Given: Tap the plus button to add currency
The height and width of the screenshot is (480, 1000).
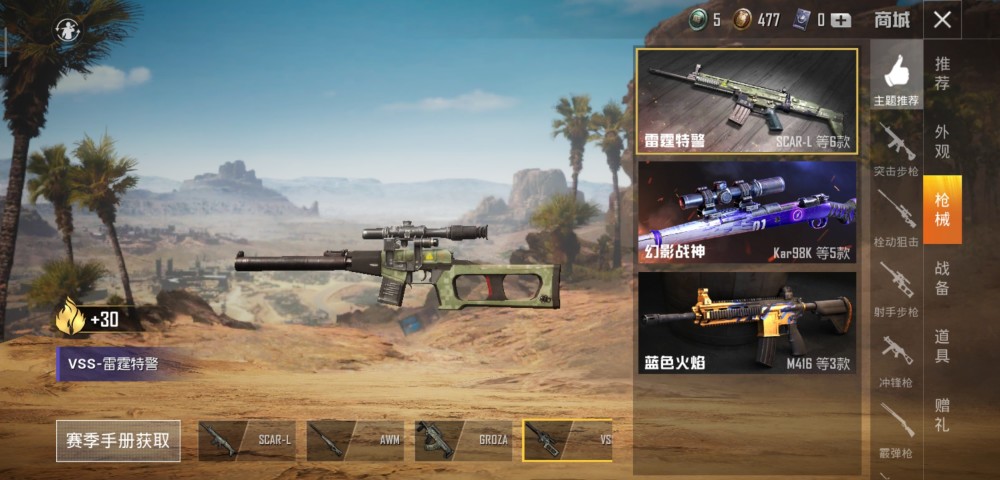Looking at the screenshot, I should [841, 20].
